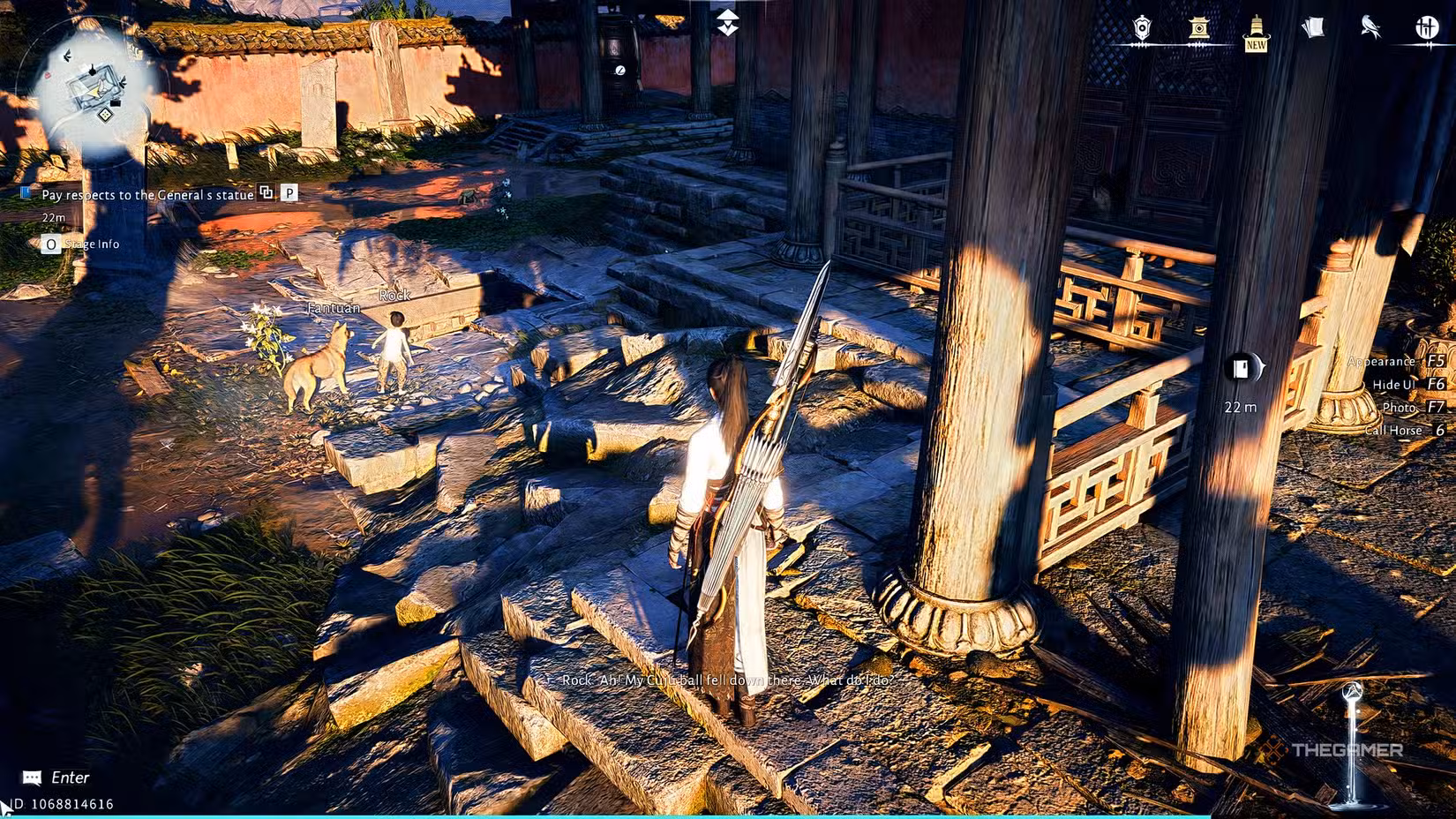Click the blue quest marker icon beside objective text
The image size is (1456, 819).
[25, 194]
